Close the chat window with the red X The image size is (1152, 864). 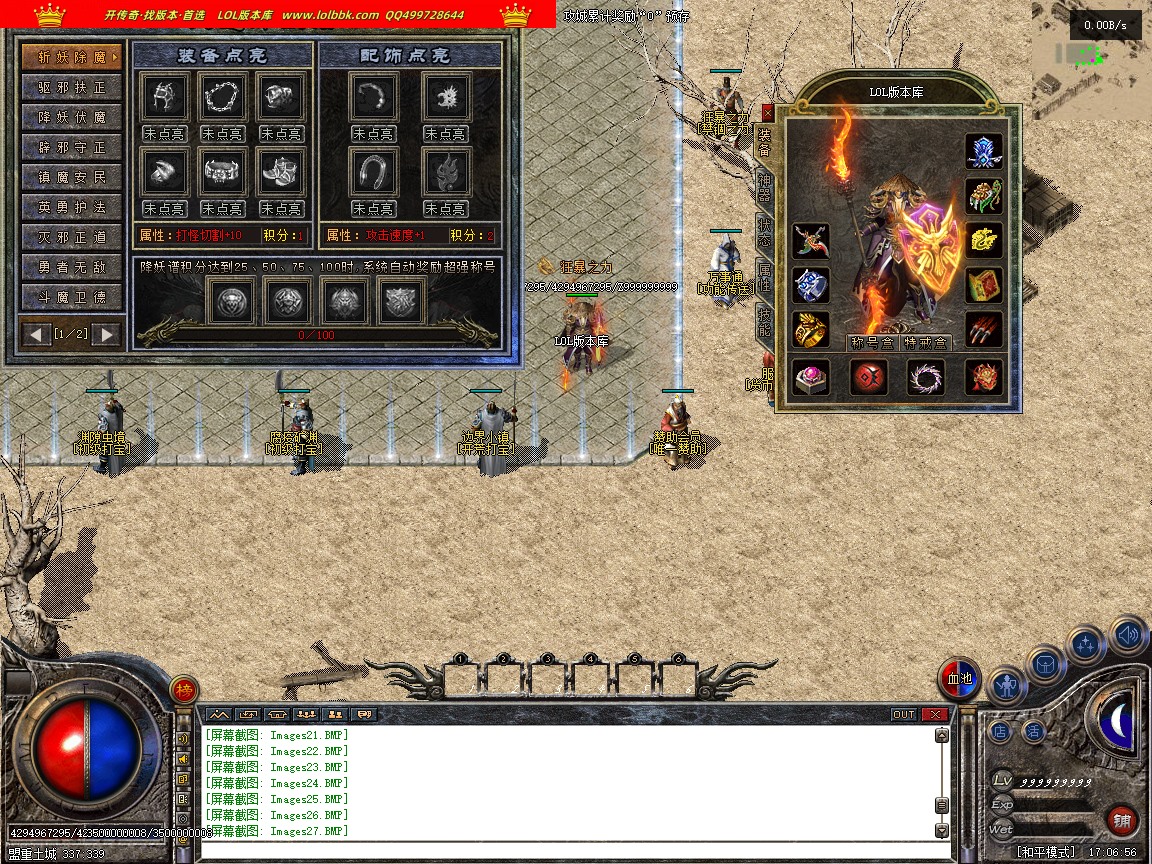tap(935, 714)
